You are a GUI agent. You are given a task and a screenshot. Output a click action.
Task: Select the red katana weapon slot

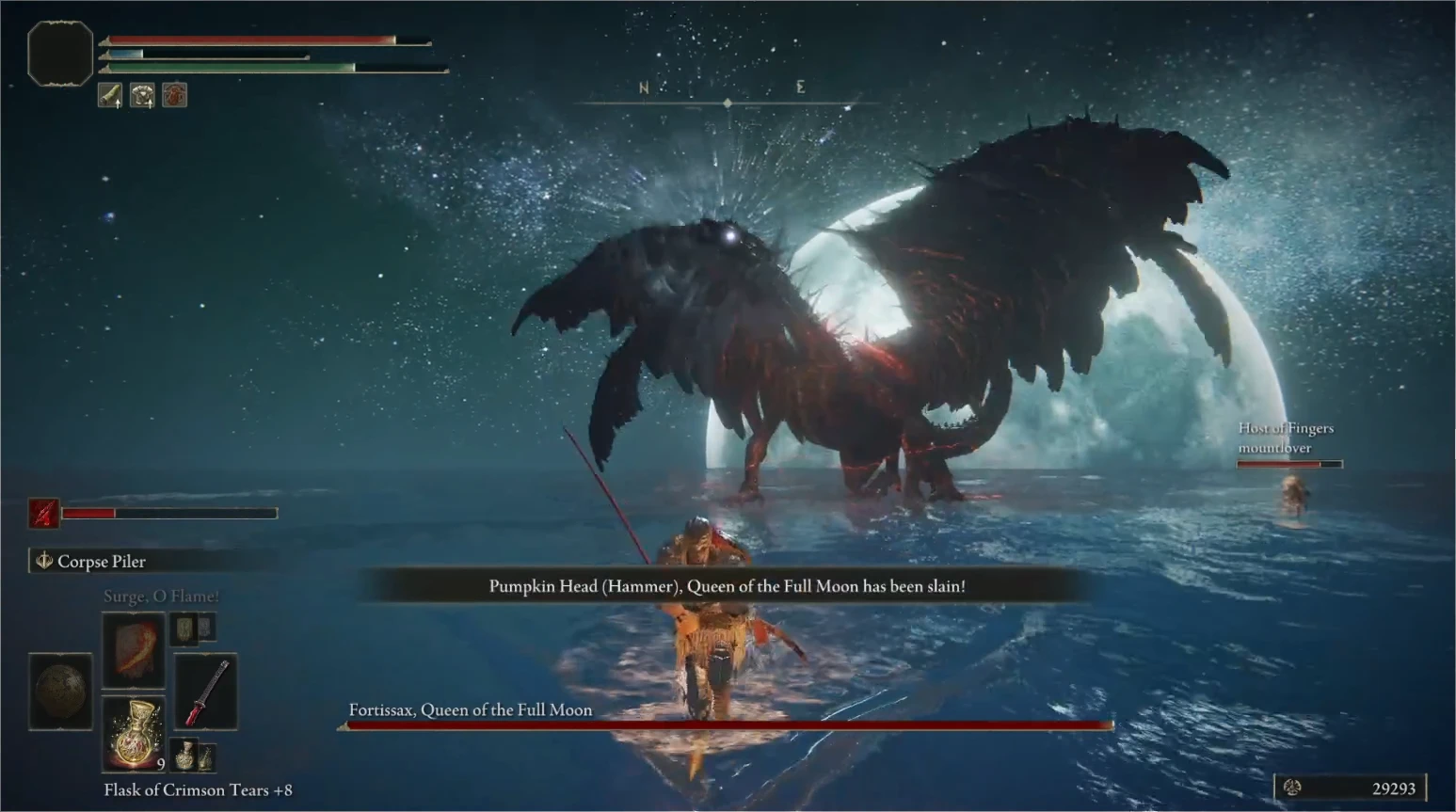(x=206, y=692)
